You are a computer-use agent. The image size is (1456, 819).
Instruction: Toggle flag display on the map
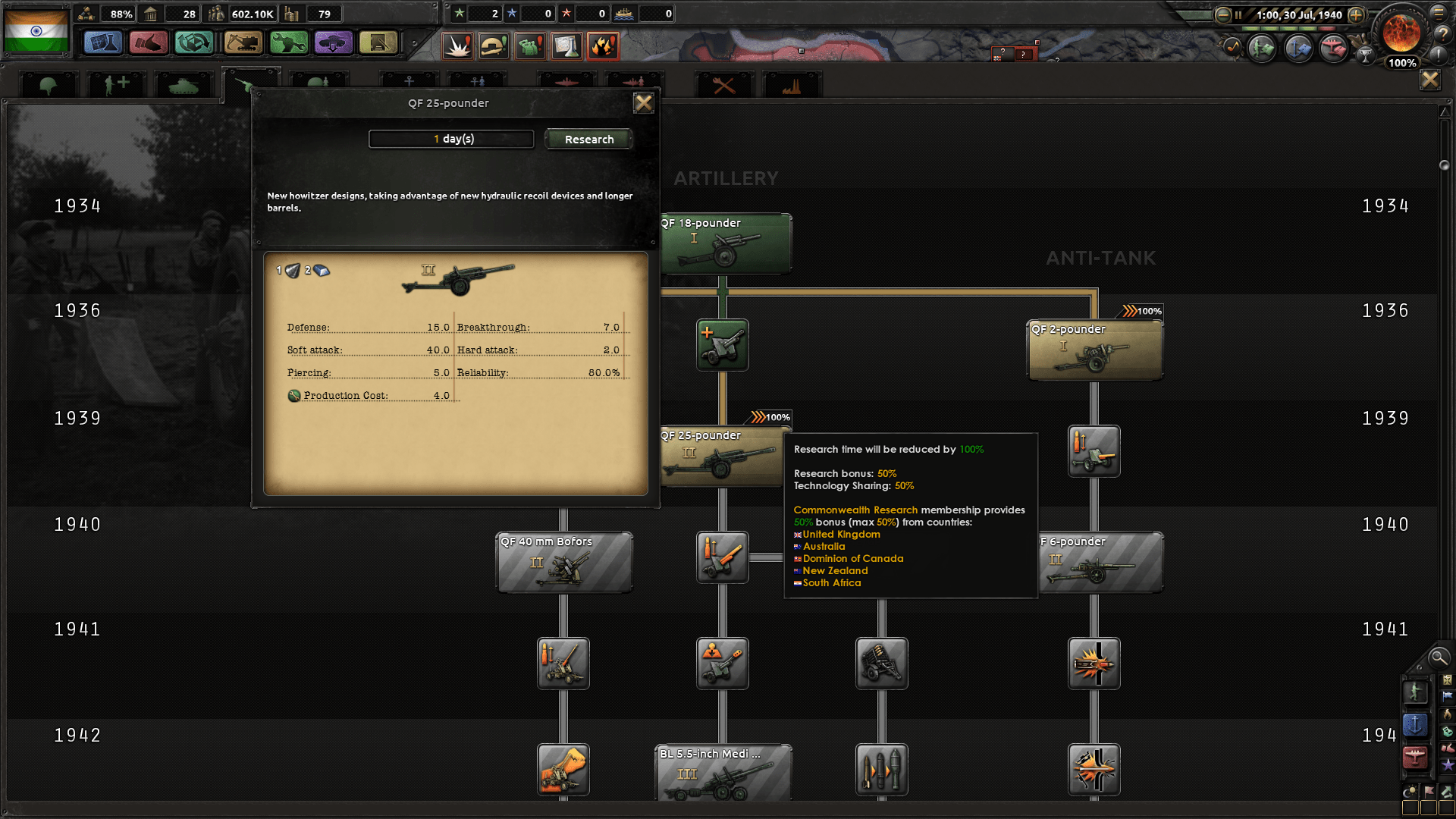(x=1429, y=791)
